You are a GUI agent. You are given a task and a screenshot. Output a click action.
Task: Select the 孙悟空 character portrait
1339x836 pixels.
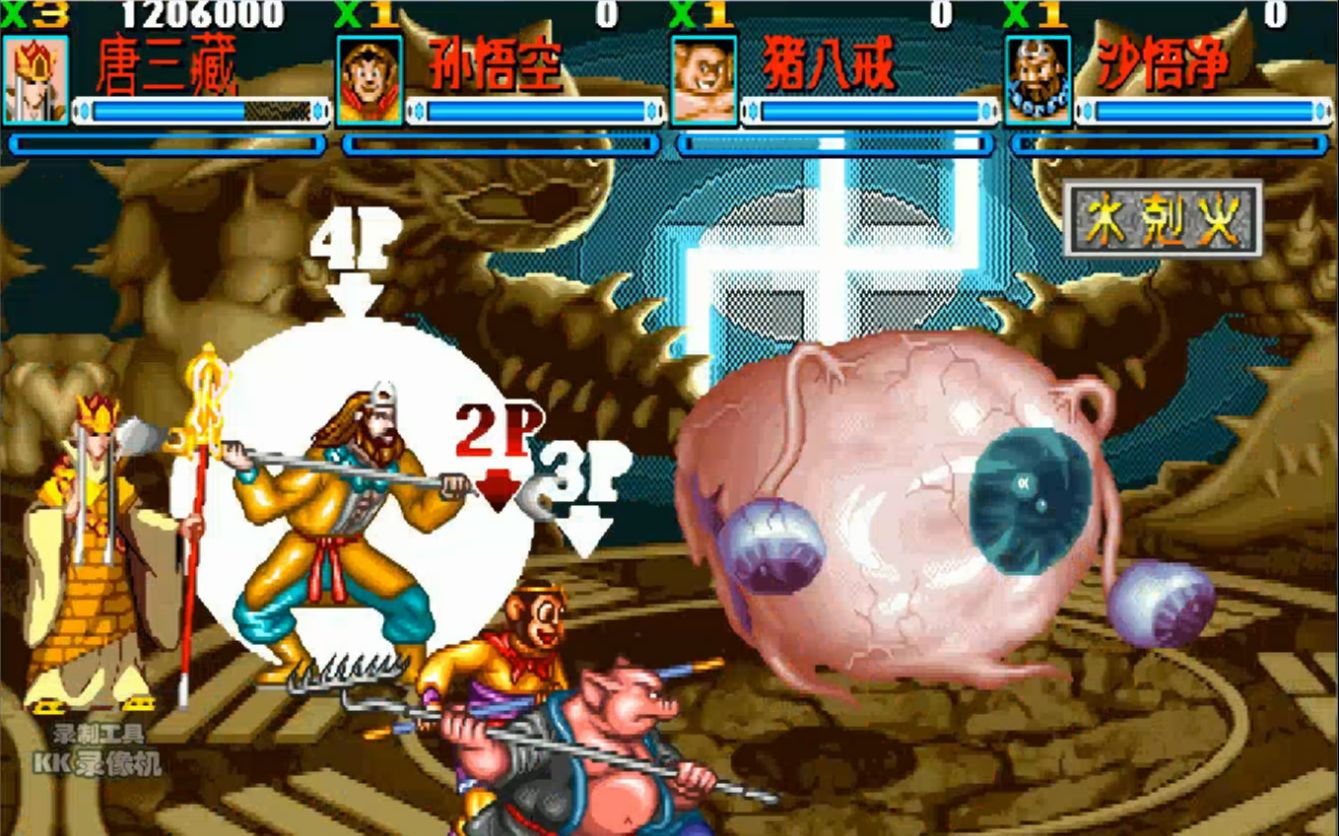tap(367, 78)
